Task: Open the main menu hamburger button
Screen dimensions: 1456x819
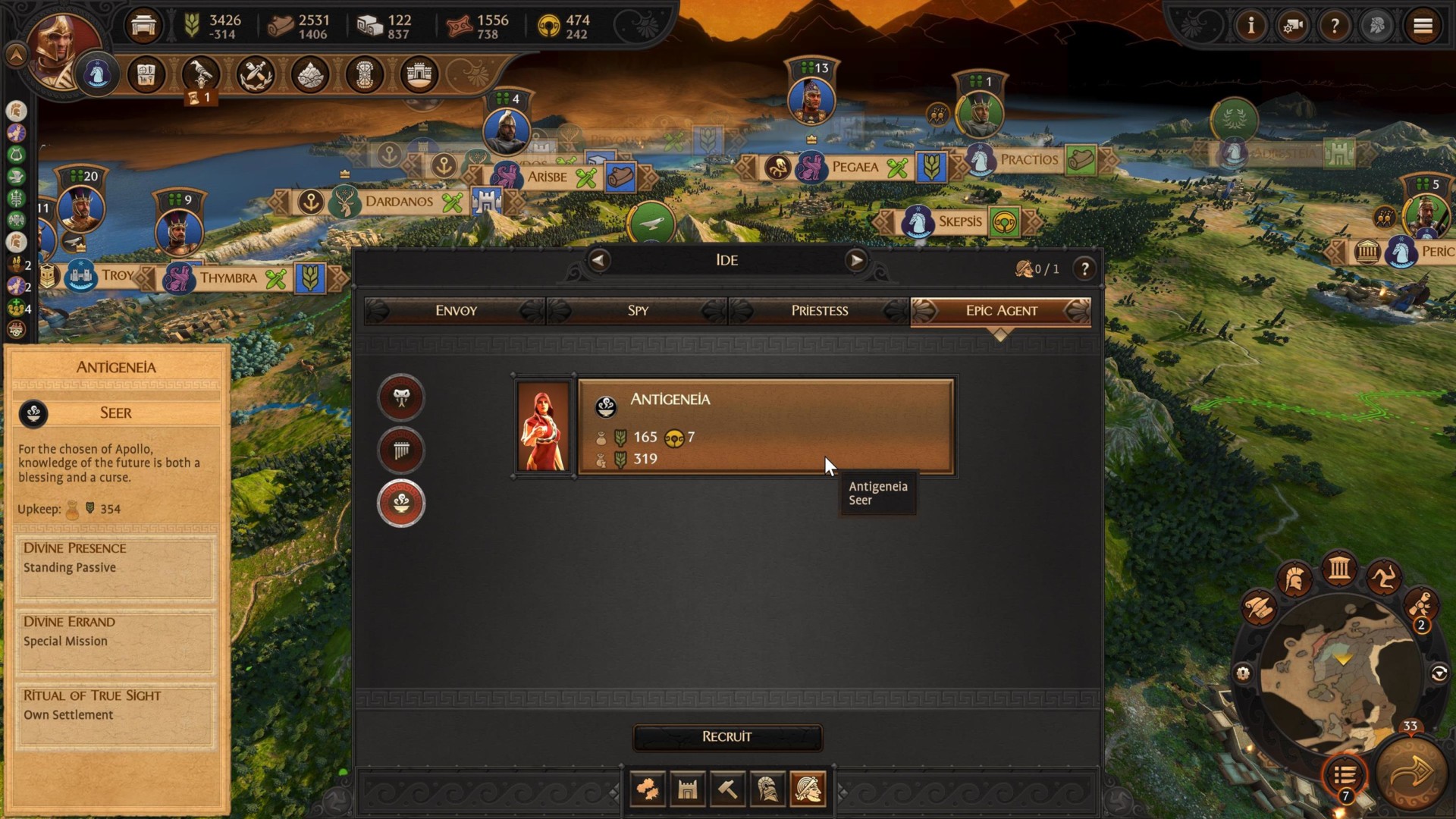Action: click(x=1423, y=27)
